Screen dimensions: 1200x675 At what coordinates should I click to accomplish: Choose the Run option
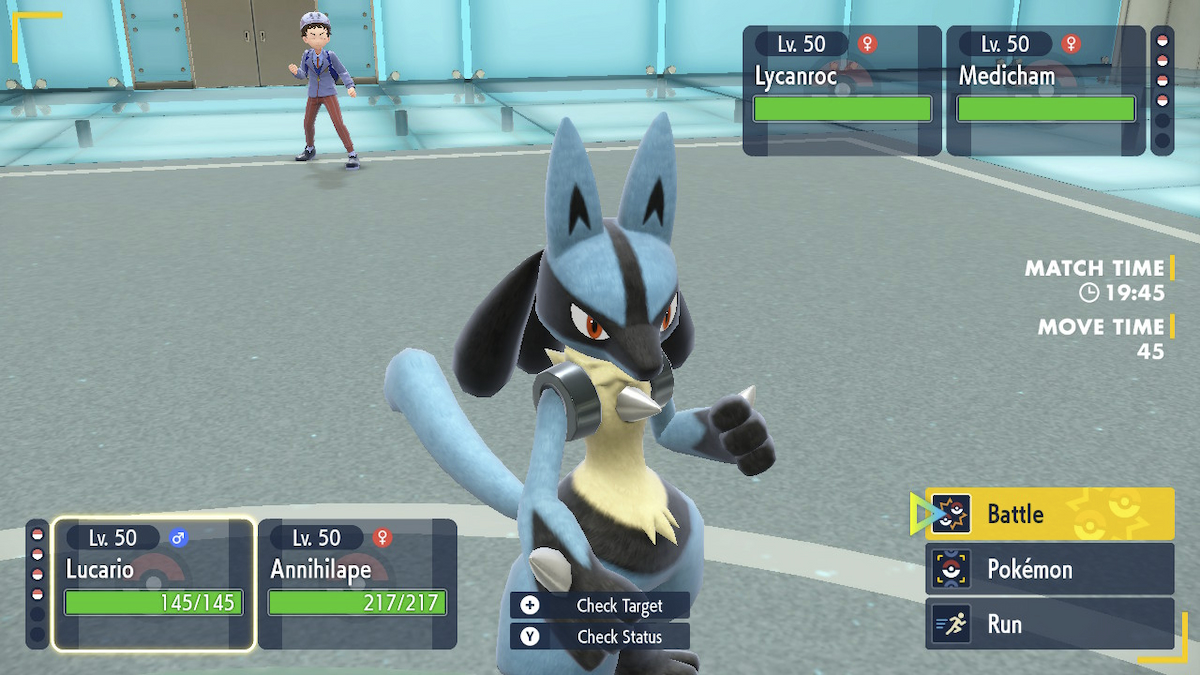1048,624
